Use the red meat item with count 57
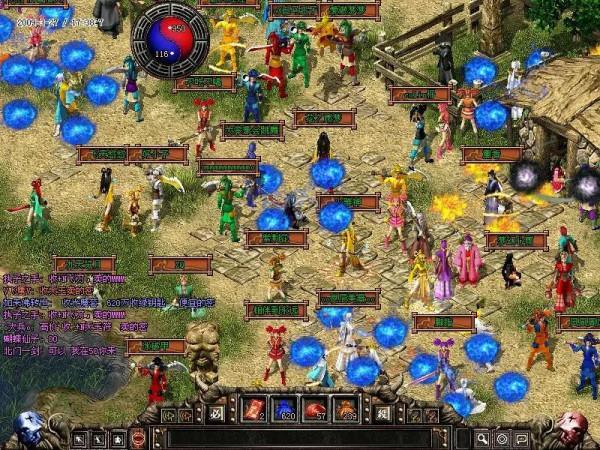This screenshot has width=600, height=450. tap(315, 408)
